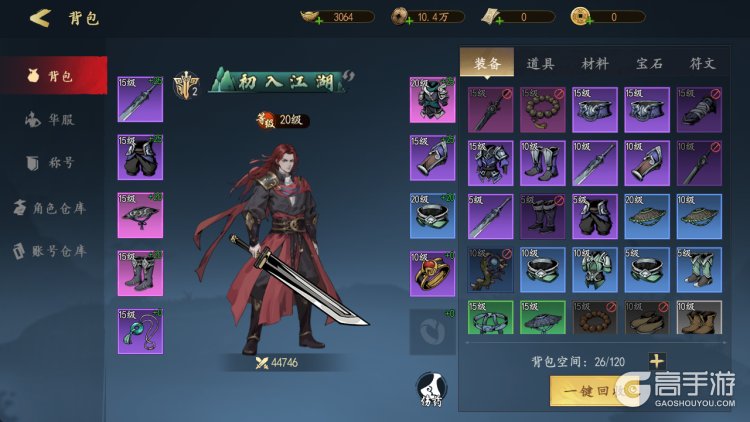Go back using the arrow button
The image size is (750, 422).
[40, 17]
